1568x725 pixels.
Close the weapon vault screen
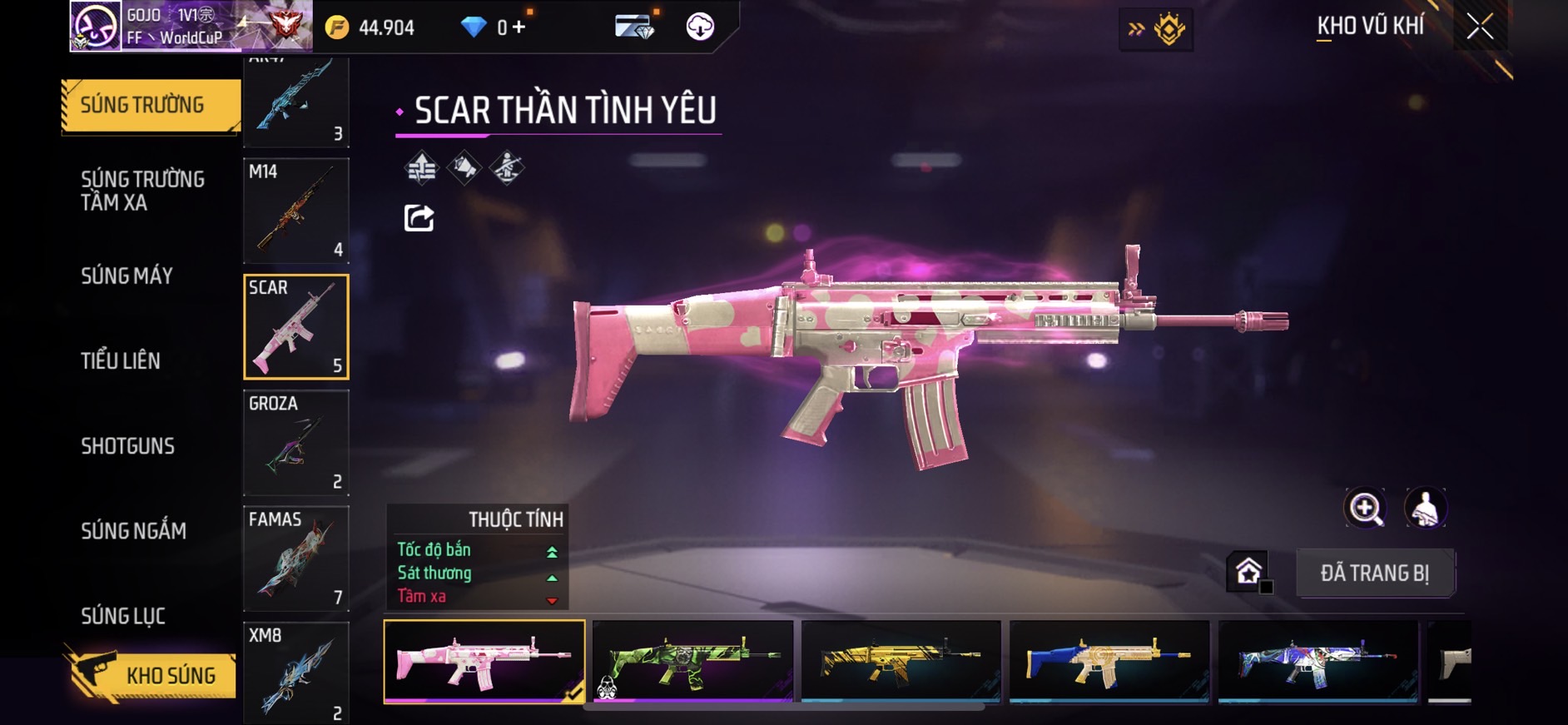1480,27
